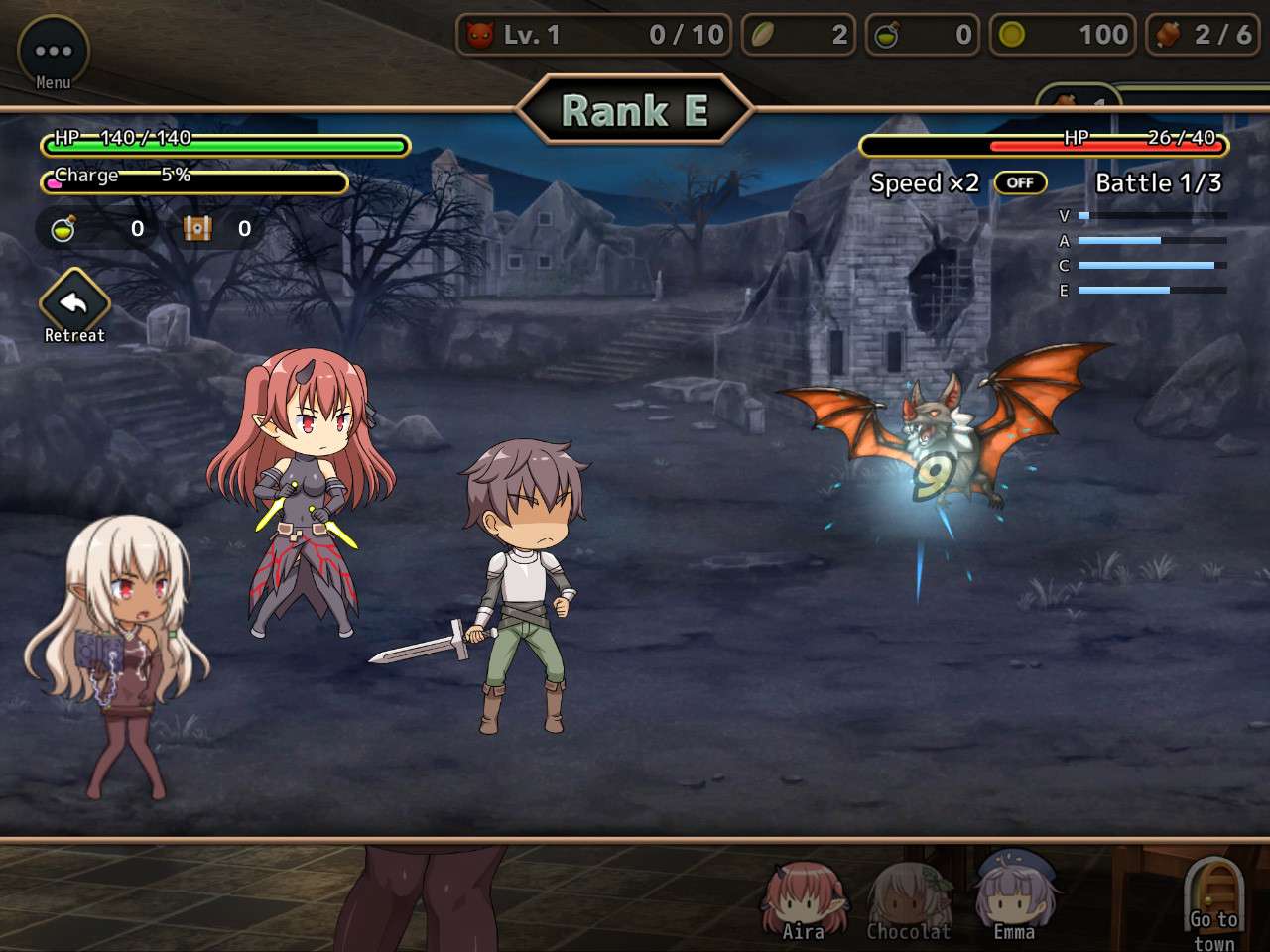
Task: Turn on the OFF indicator beside Speed ×2
Action: [1020, 182]
